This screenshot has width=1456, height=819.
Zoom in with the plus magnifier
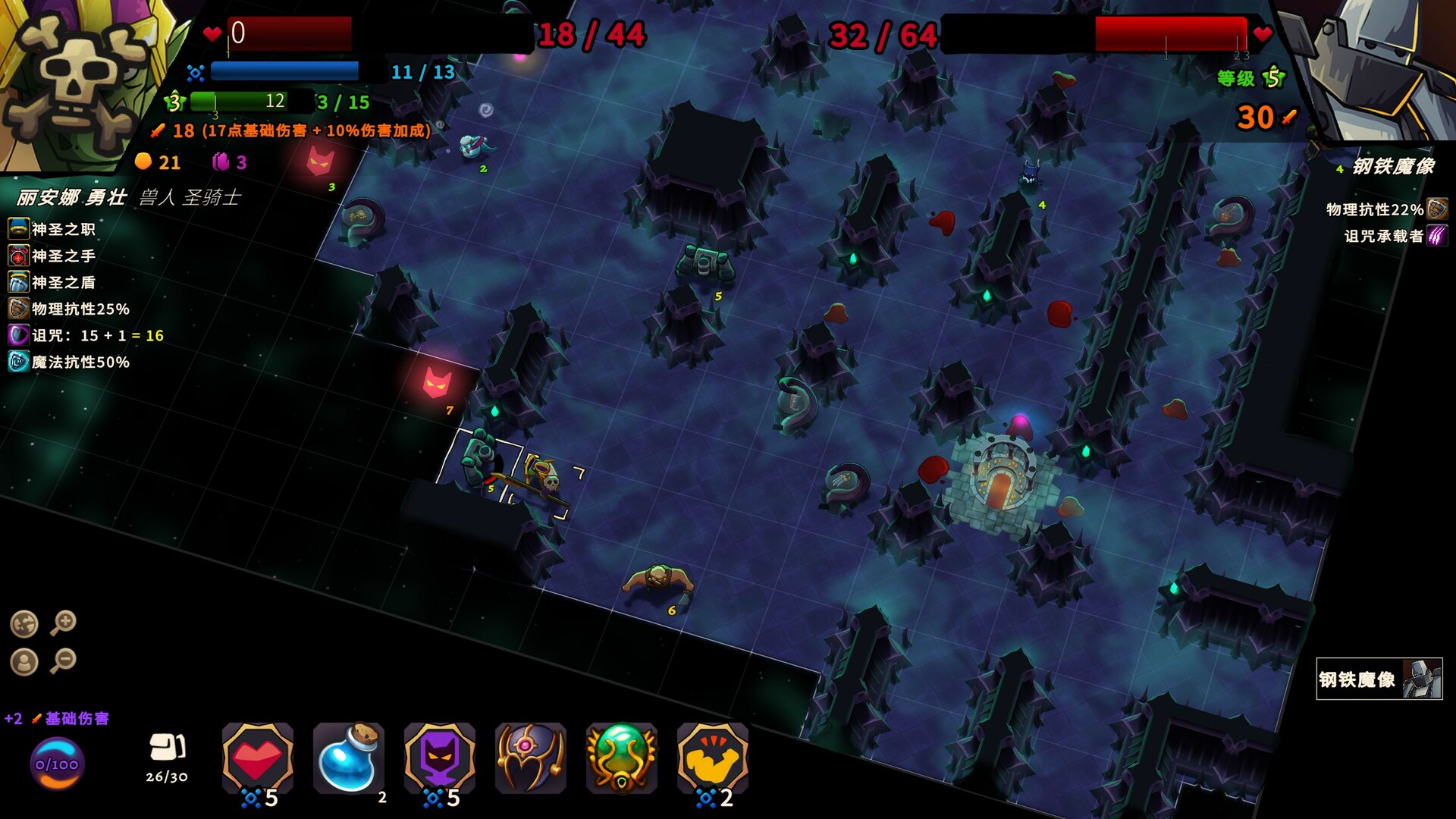pyautogui.click(x=64, y=623)
